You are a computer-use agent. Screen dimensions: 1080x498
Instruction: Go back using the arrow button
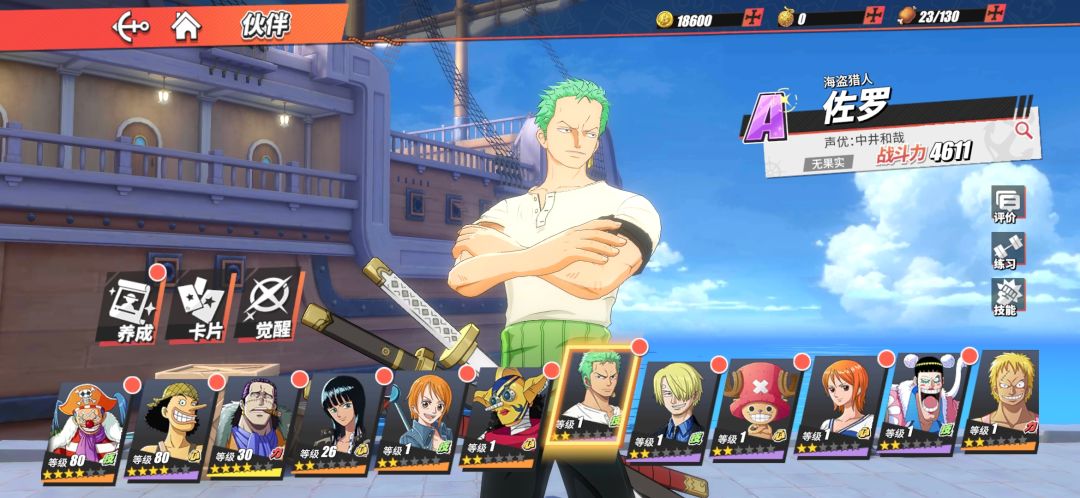(x=130, y=25)
